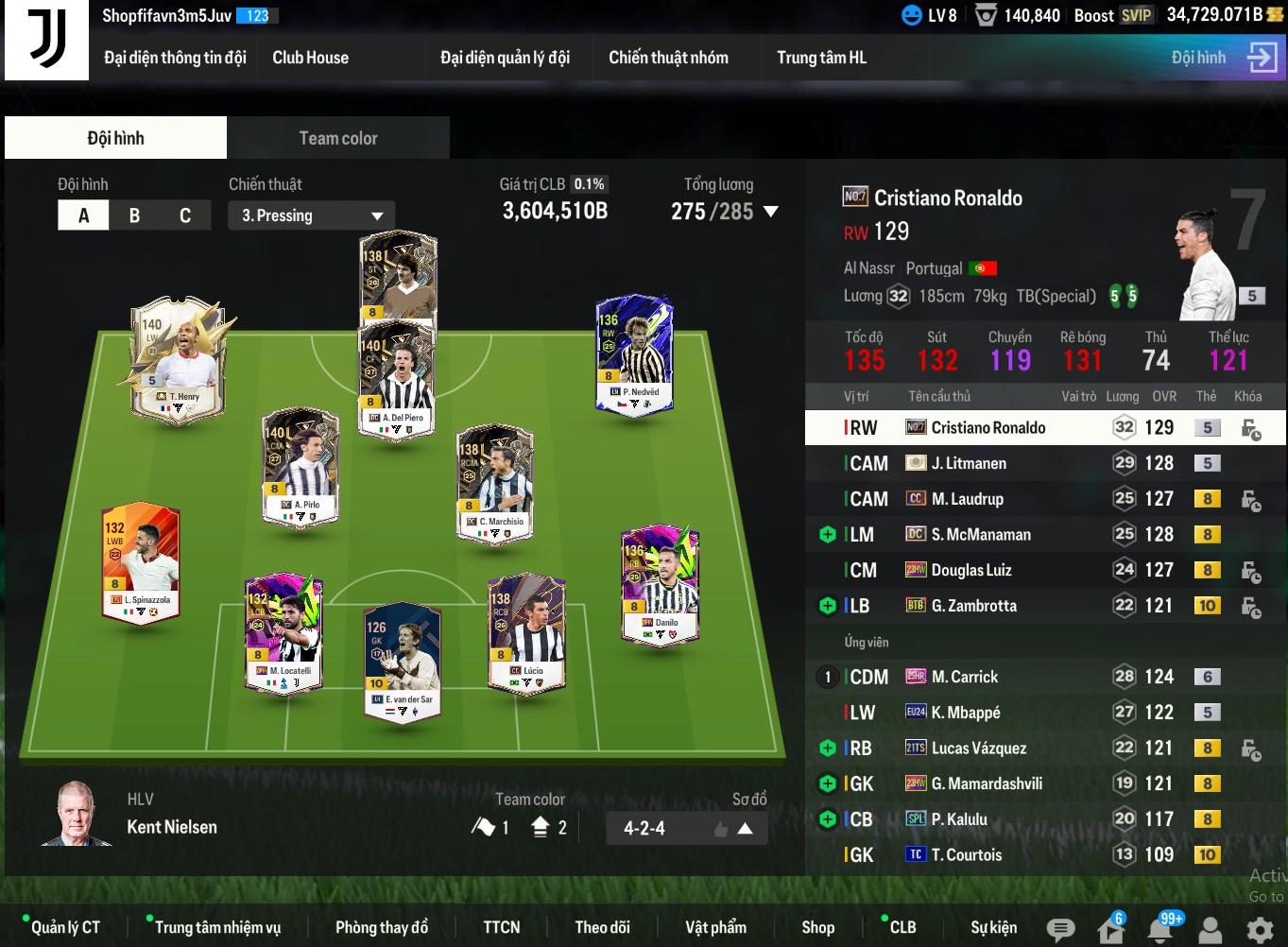Select squad preset B
This screenshot has height=947, width=1288.
tap(134, 215)
